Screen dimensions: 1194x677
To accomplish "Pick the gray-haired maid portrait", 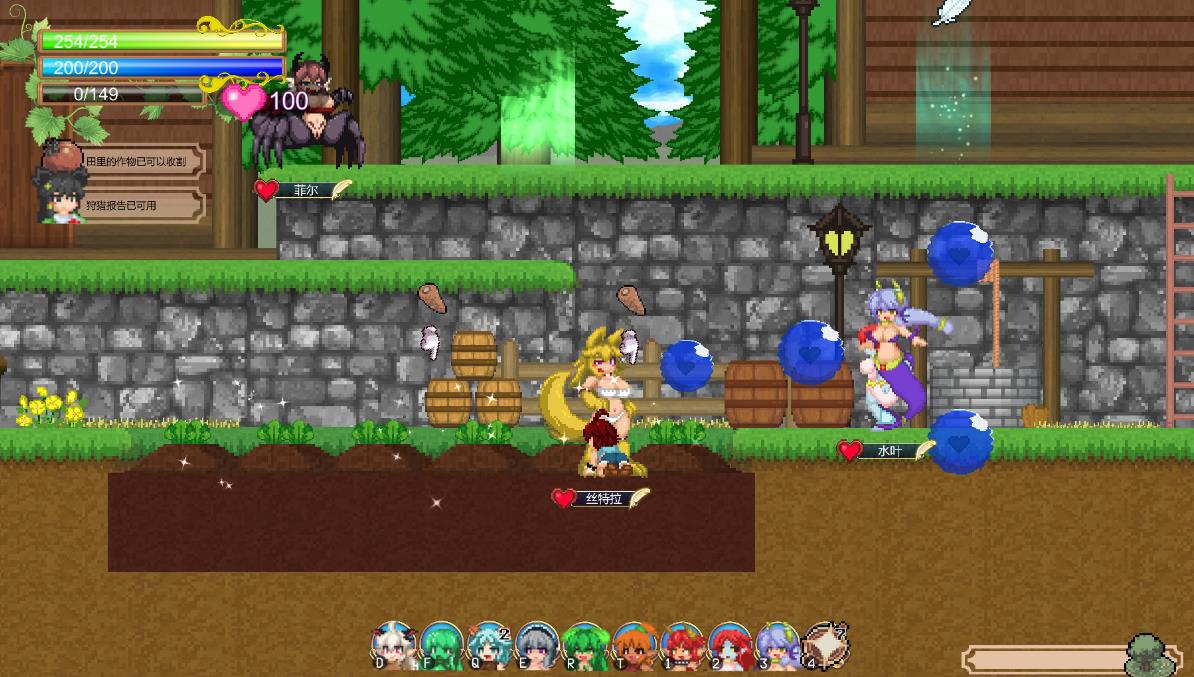I will tap(538, 646).
